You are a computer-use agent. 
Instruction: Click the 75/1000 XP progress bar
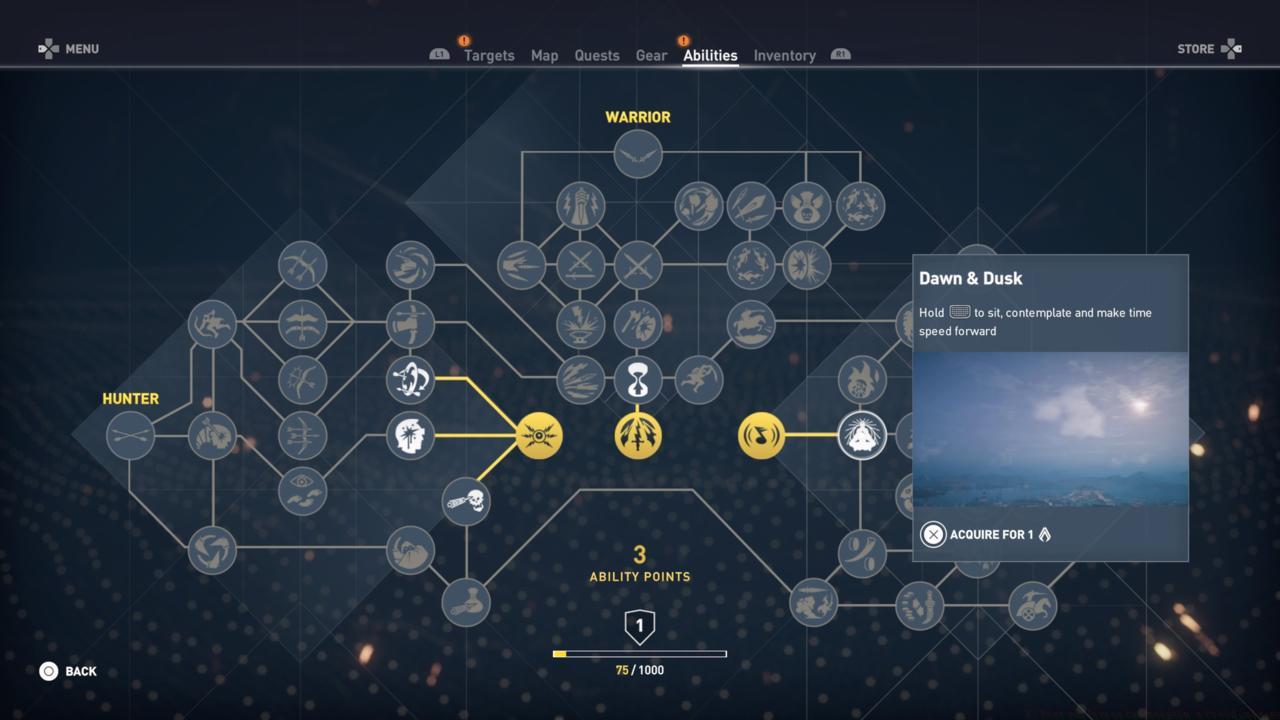tap(641, 653)
